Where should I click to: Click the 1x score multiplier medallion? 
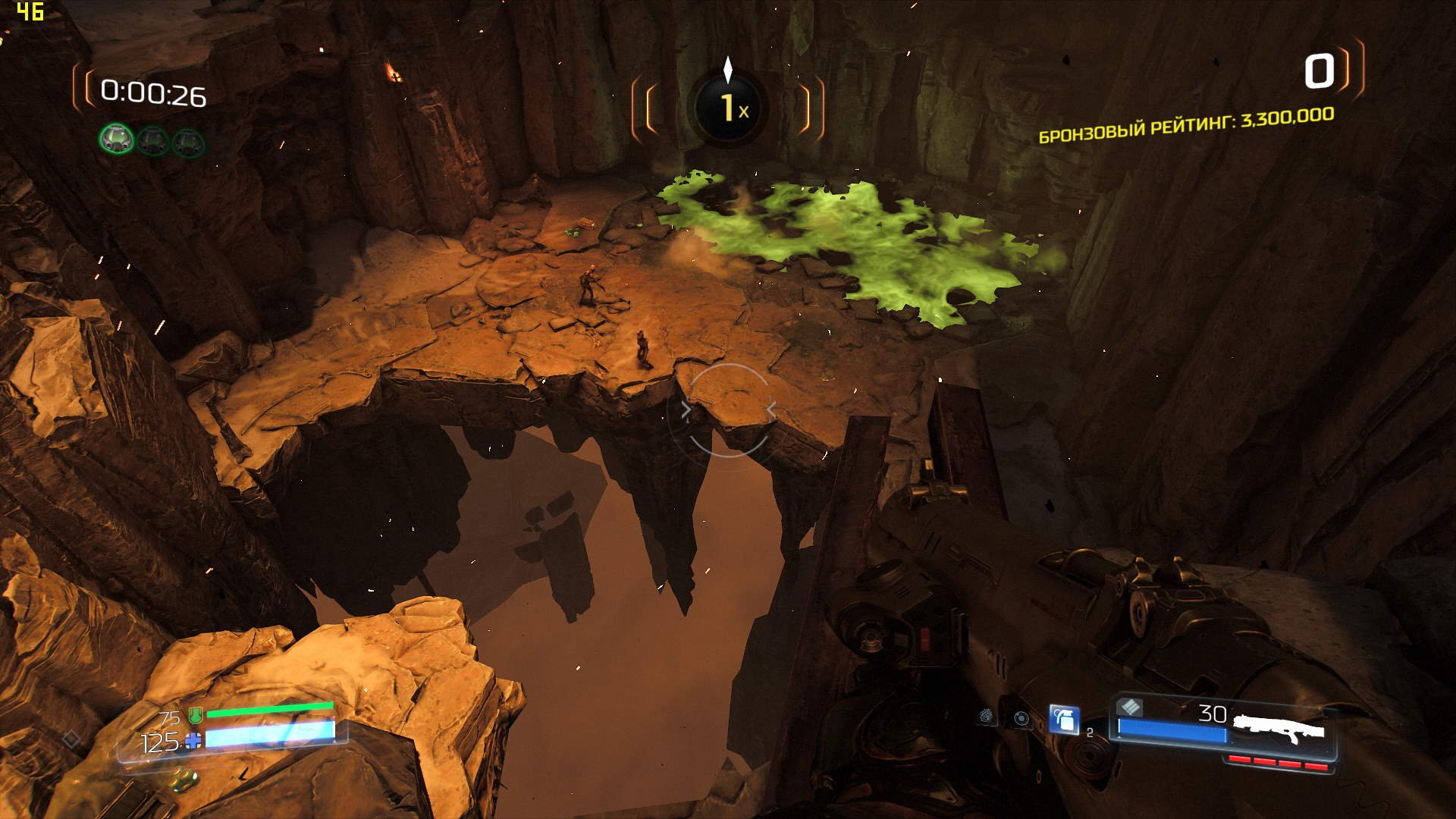tap(730, 108)
